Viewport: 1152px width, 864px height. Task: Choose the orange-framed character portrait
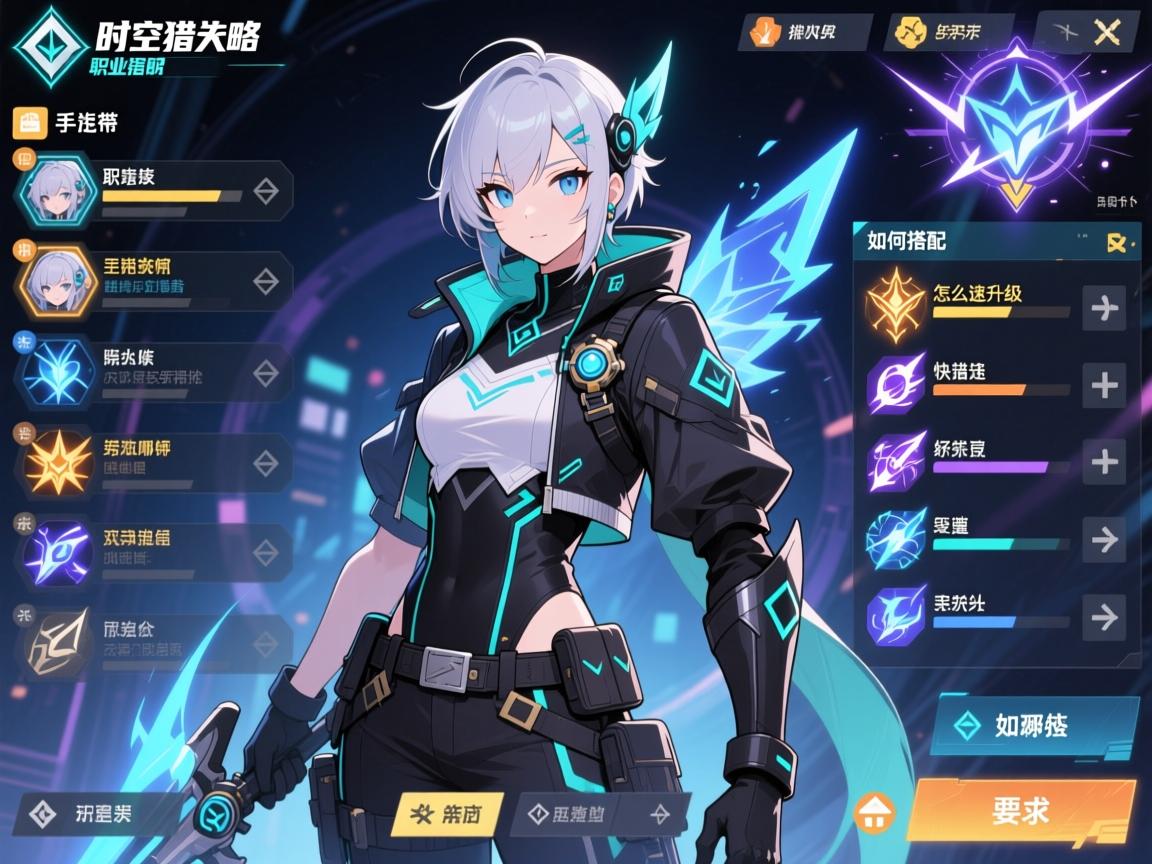(x=58, y=283)
